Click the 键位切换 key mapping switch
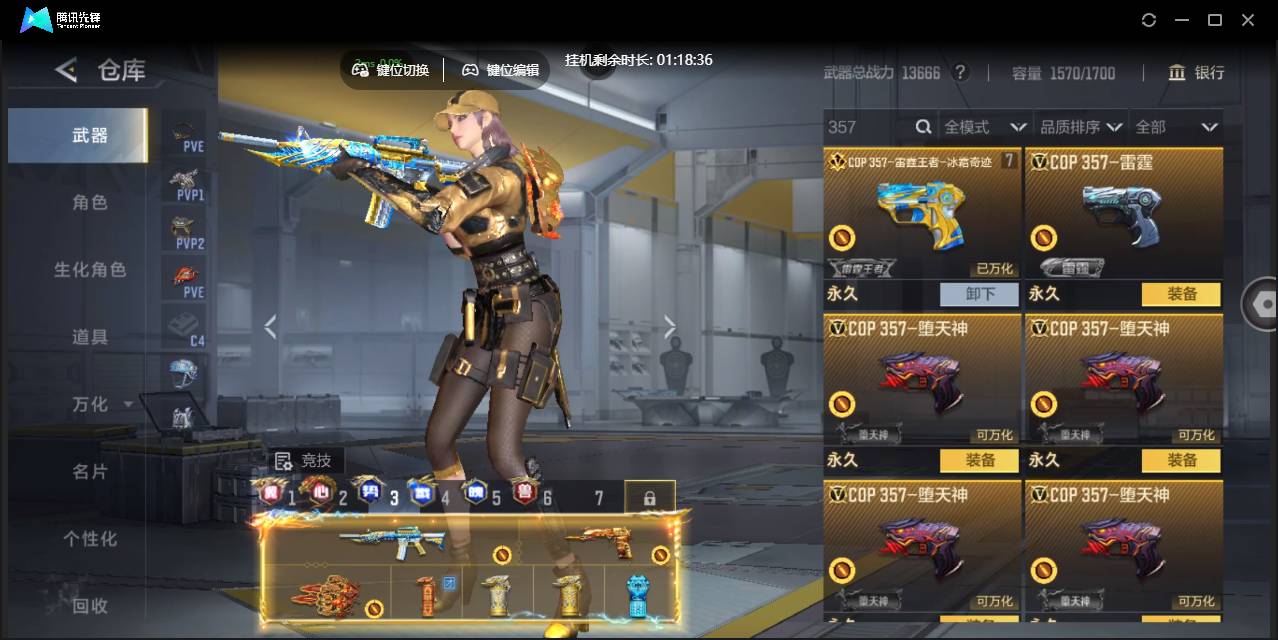This screenshot has height=640, width=1278. pyautogui.click(x=391, y=70)
